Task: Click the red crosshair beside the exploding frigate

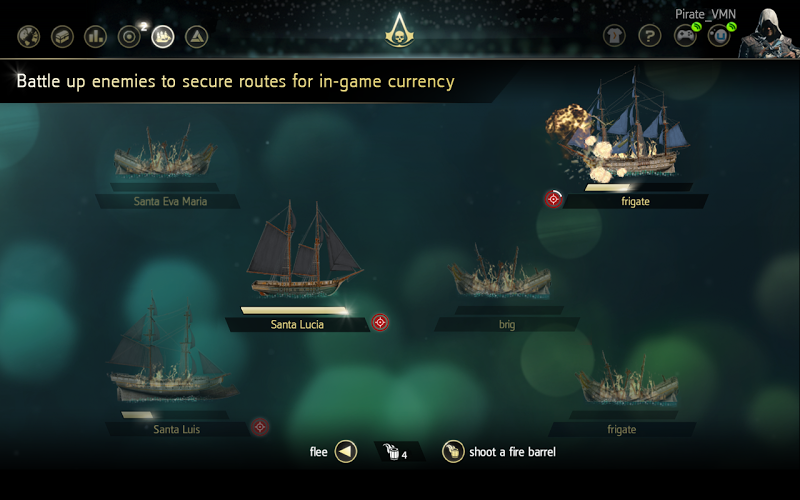Action: coord(553,199)
